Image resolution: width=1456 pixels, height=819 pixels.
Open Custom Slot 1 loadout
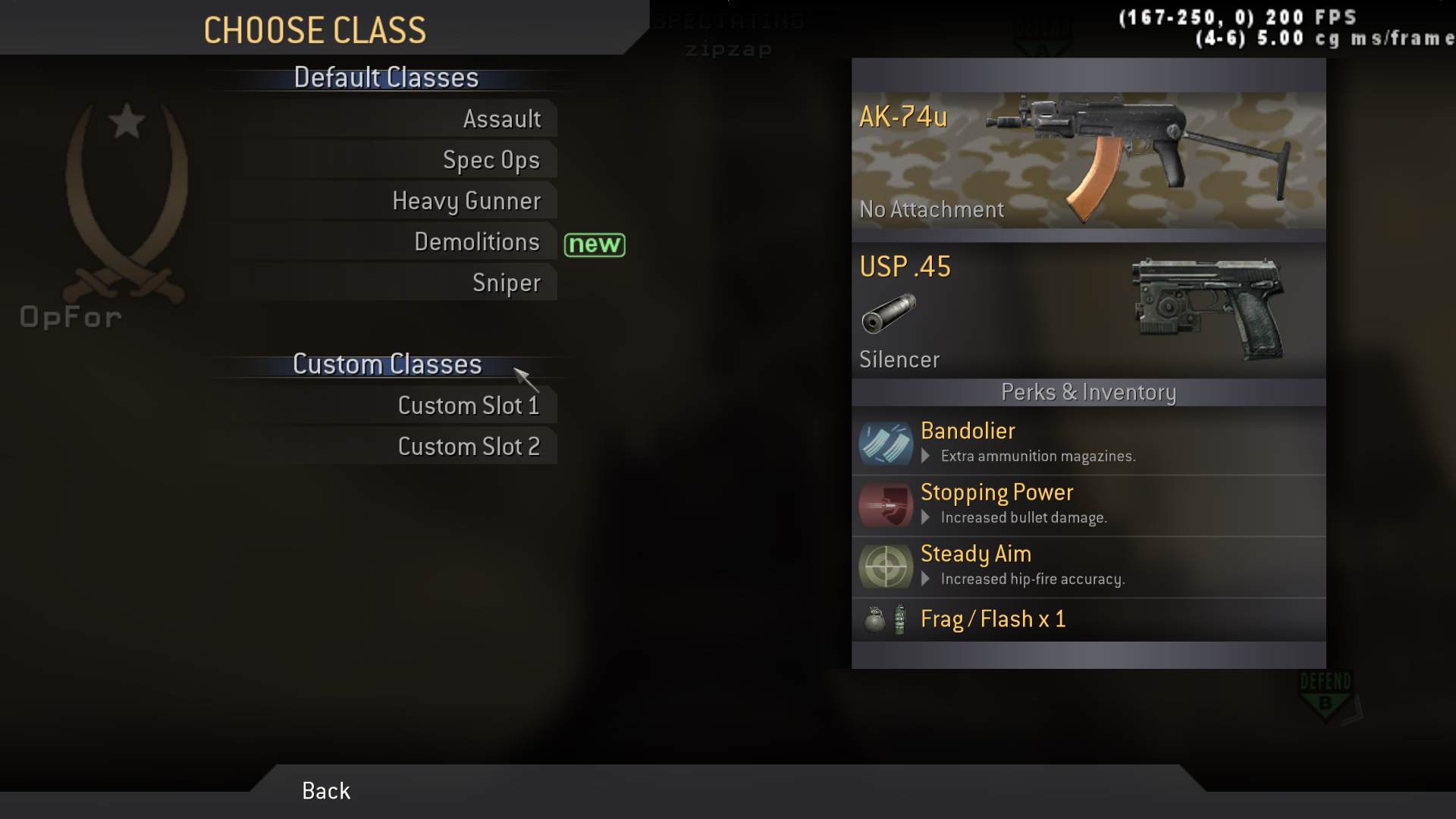click(x=468, y=405)
